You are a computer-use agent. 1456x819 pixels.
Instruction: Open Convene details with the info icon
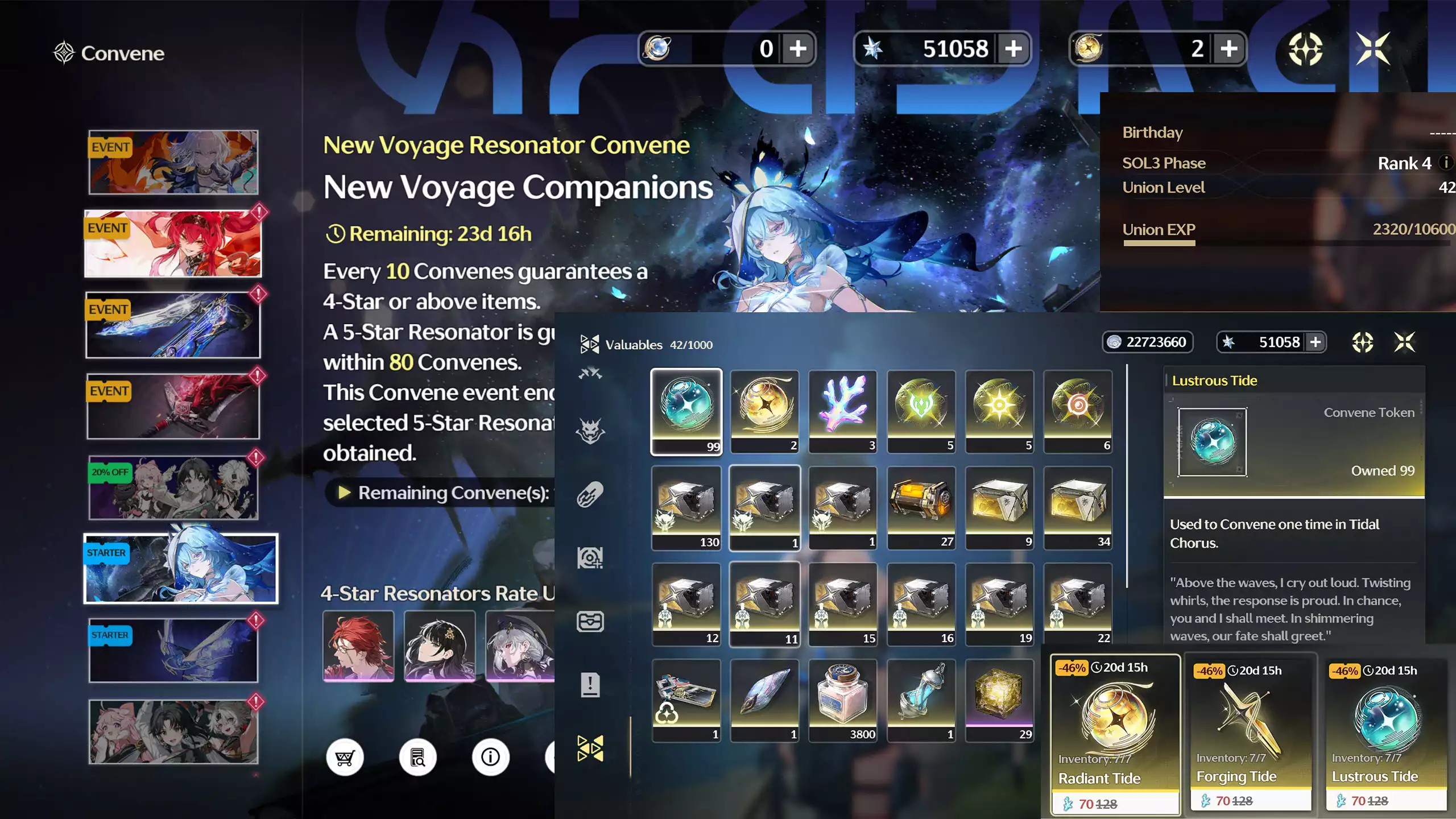point(490,757)
